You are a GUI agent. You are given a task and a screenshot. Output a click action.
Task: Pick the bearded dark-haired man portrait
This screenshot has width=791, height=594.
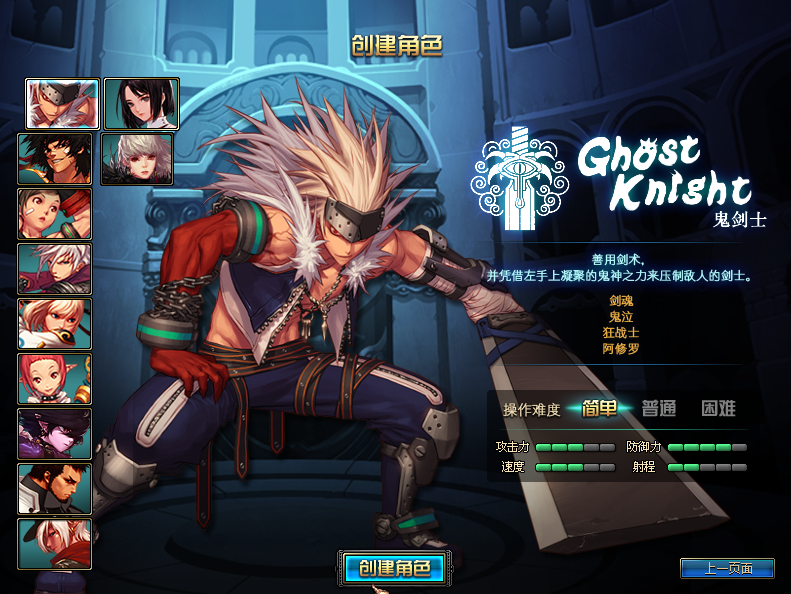[x=54, y=489]
